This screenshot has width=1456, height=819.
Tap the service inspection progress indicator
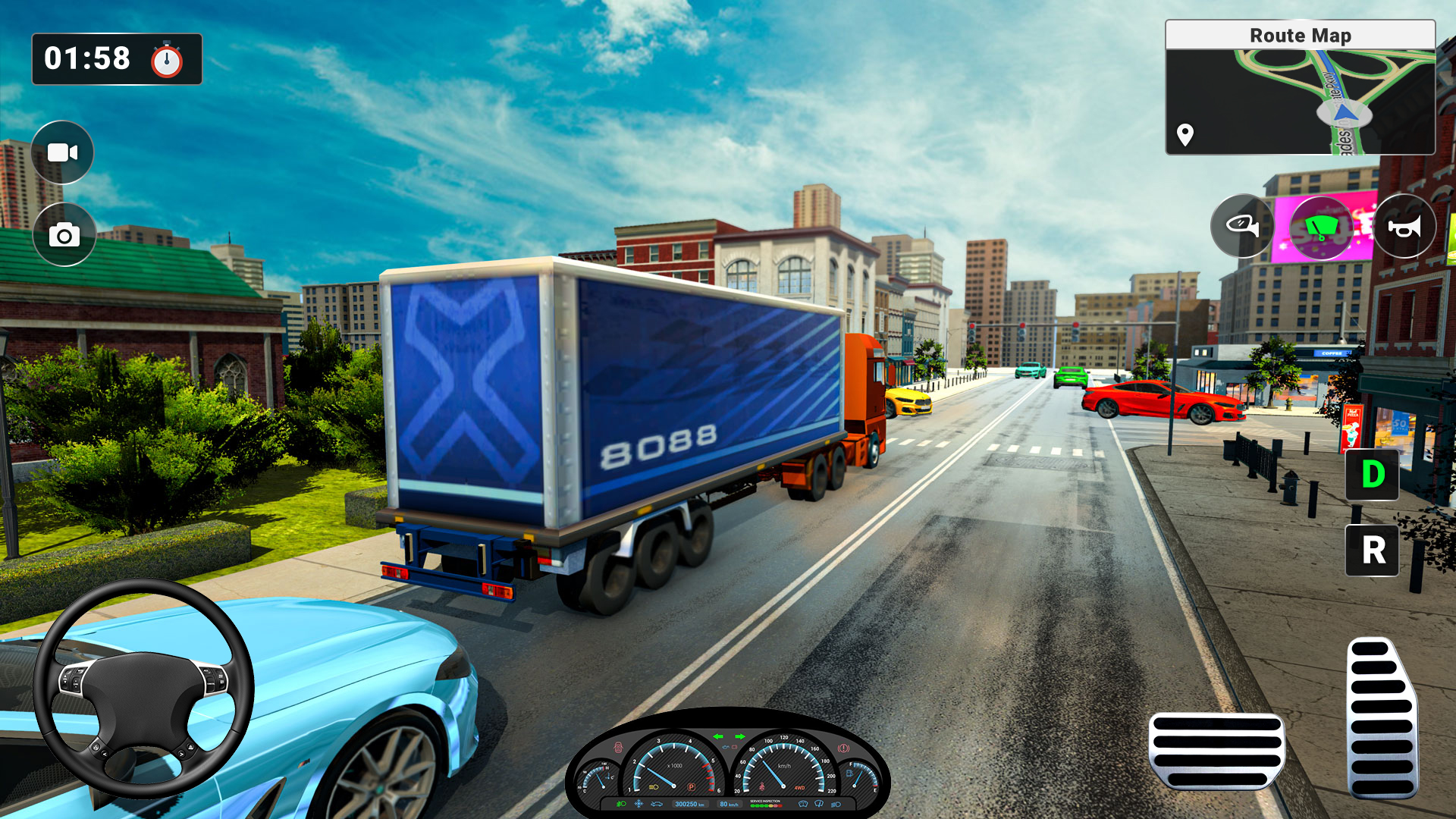point(766,805)
